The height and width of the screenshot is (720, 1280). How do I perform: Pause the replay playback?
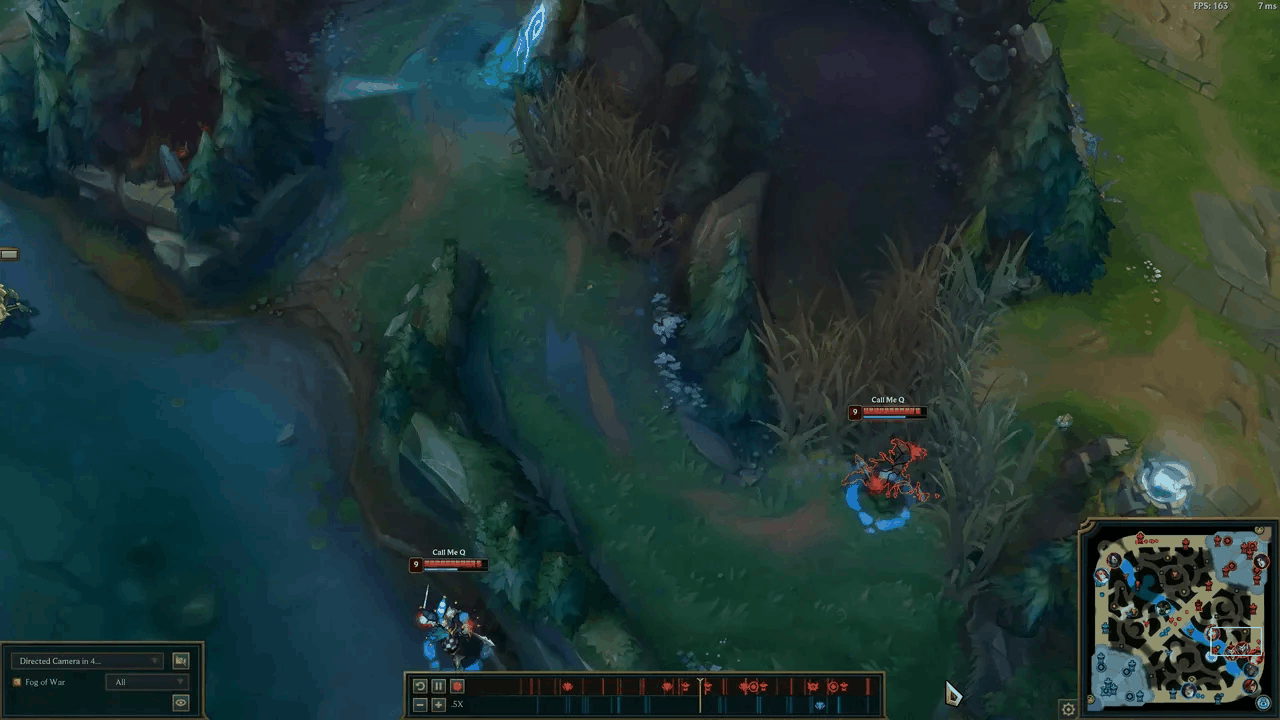point(438,686)
